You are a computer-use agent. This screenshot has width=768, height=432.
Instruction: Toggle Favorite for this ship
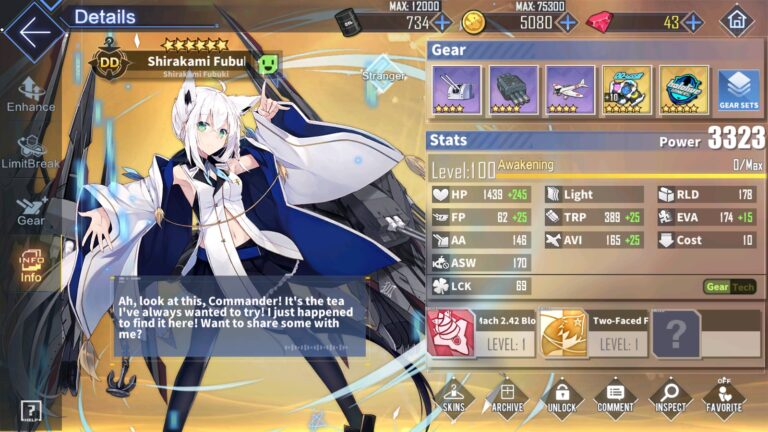point(723,397)
